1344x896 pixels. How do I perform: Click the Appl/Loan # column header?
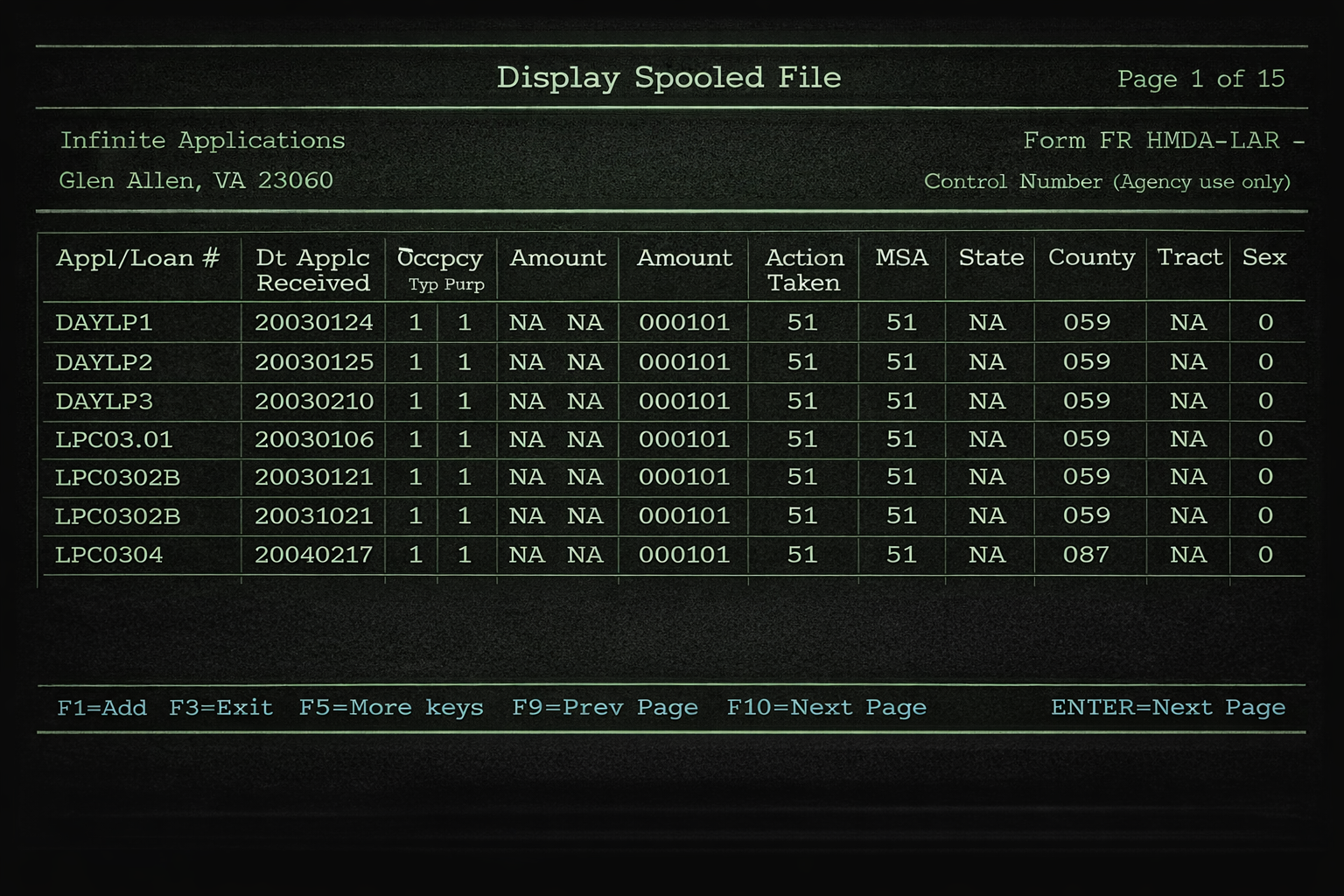coord(140,258)
